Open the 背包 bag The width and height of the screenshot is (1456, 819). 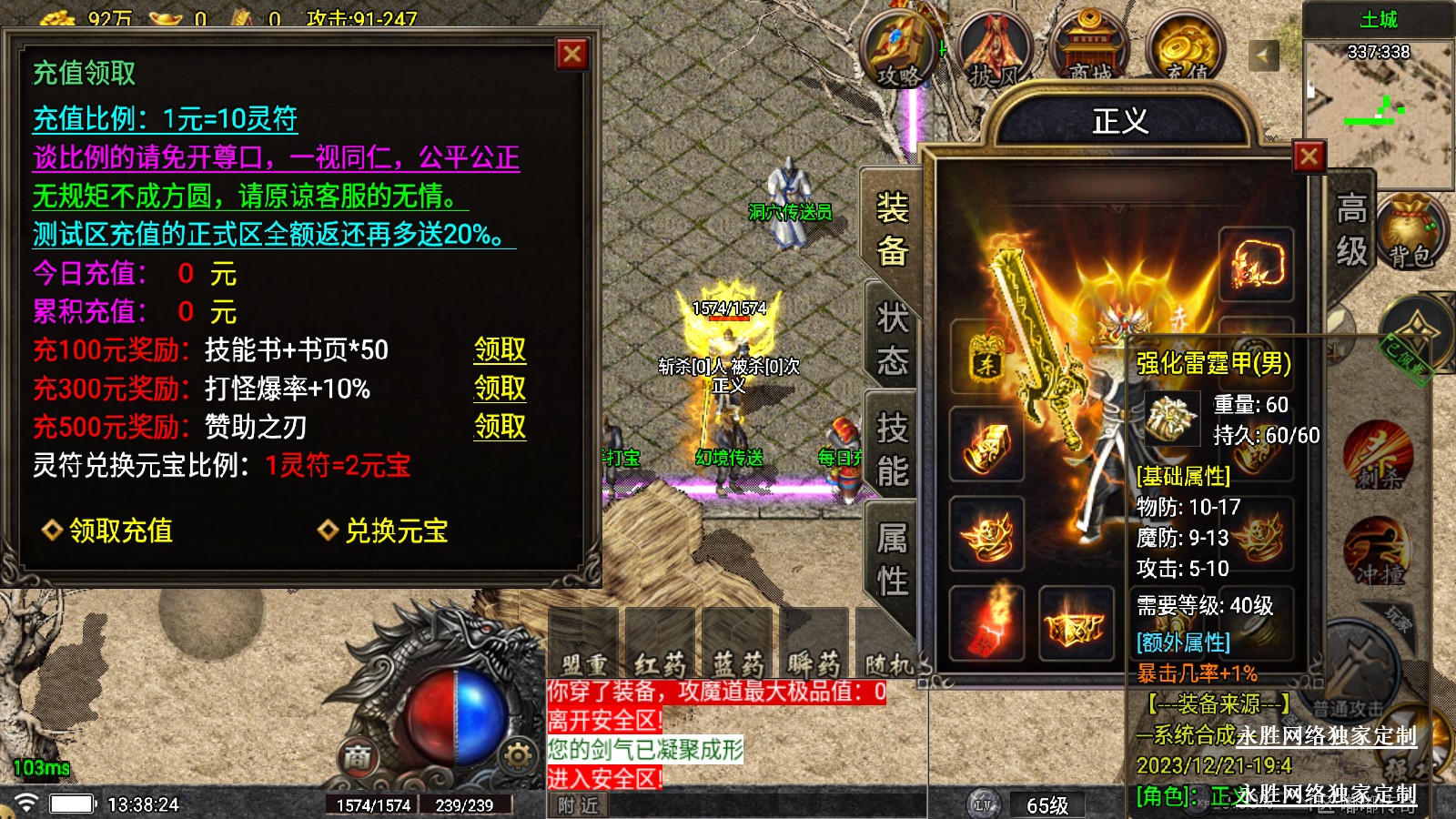click(1410, 235)
